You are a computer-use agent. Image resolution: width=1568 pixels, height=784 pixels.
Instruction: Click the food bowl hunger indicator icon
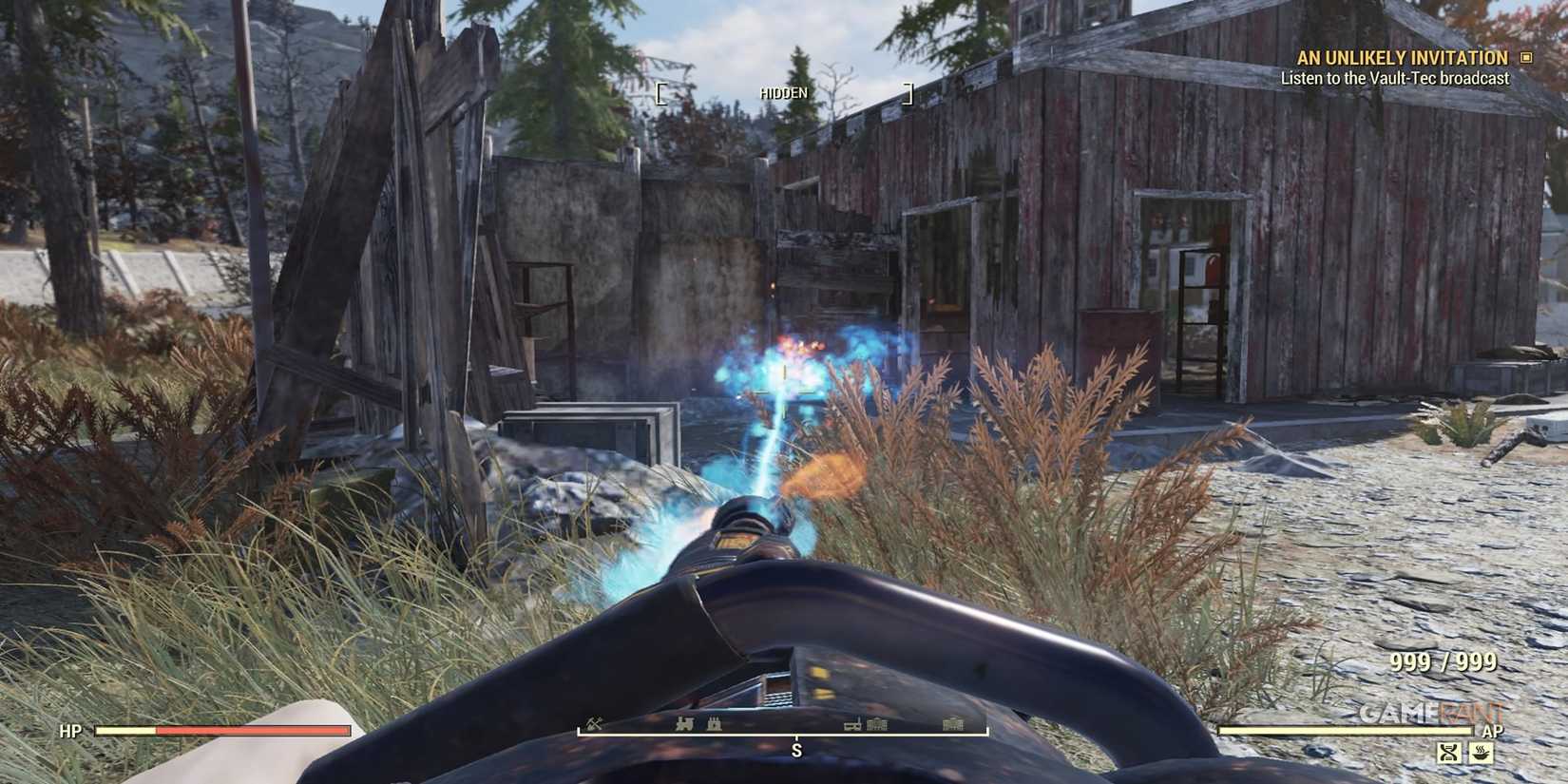pyautogui.click(x=1481, y=753)
